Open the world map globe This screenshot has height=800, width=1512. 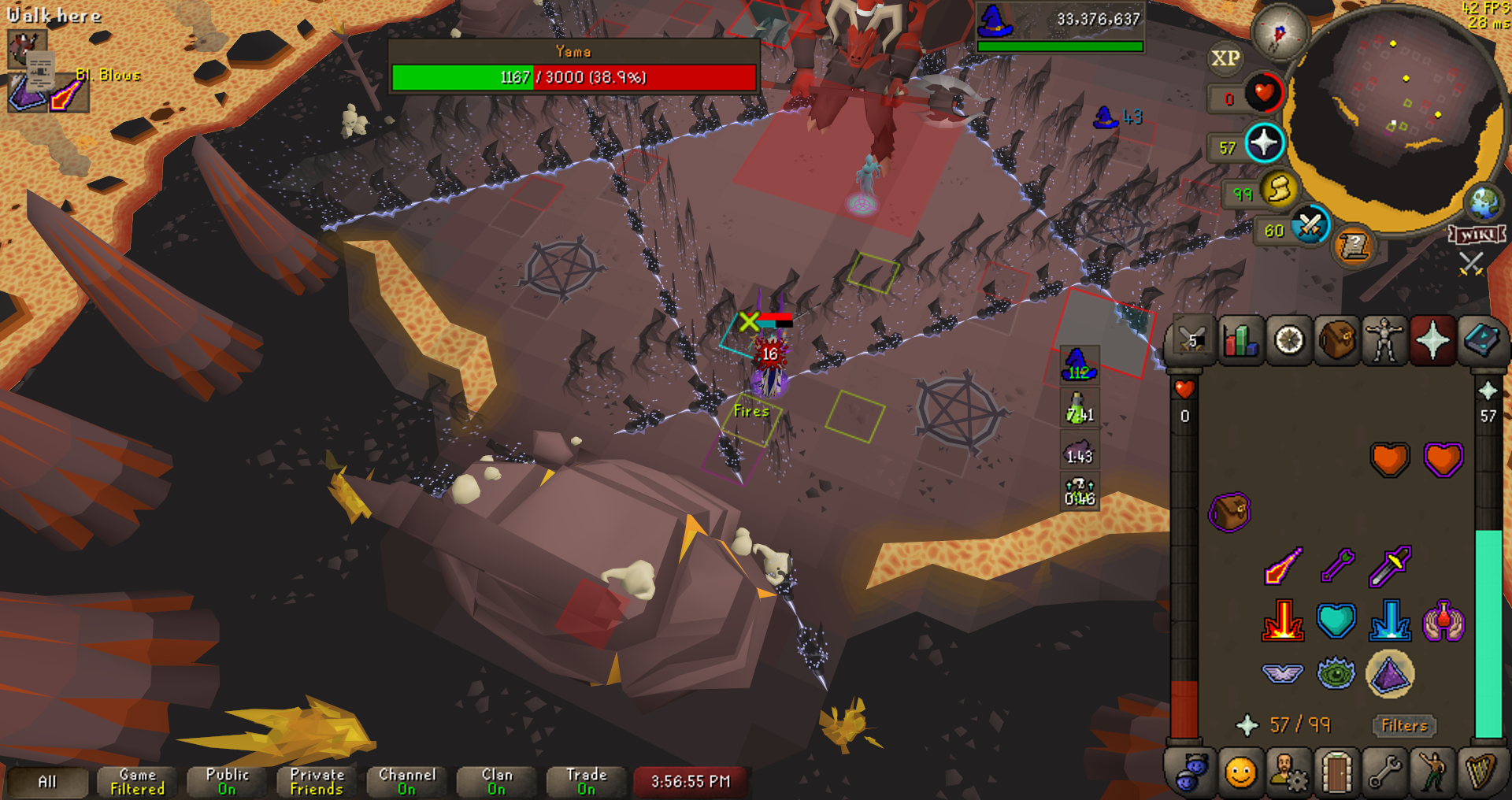click(x=1484, y=204)
